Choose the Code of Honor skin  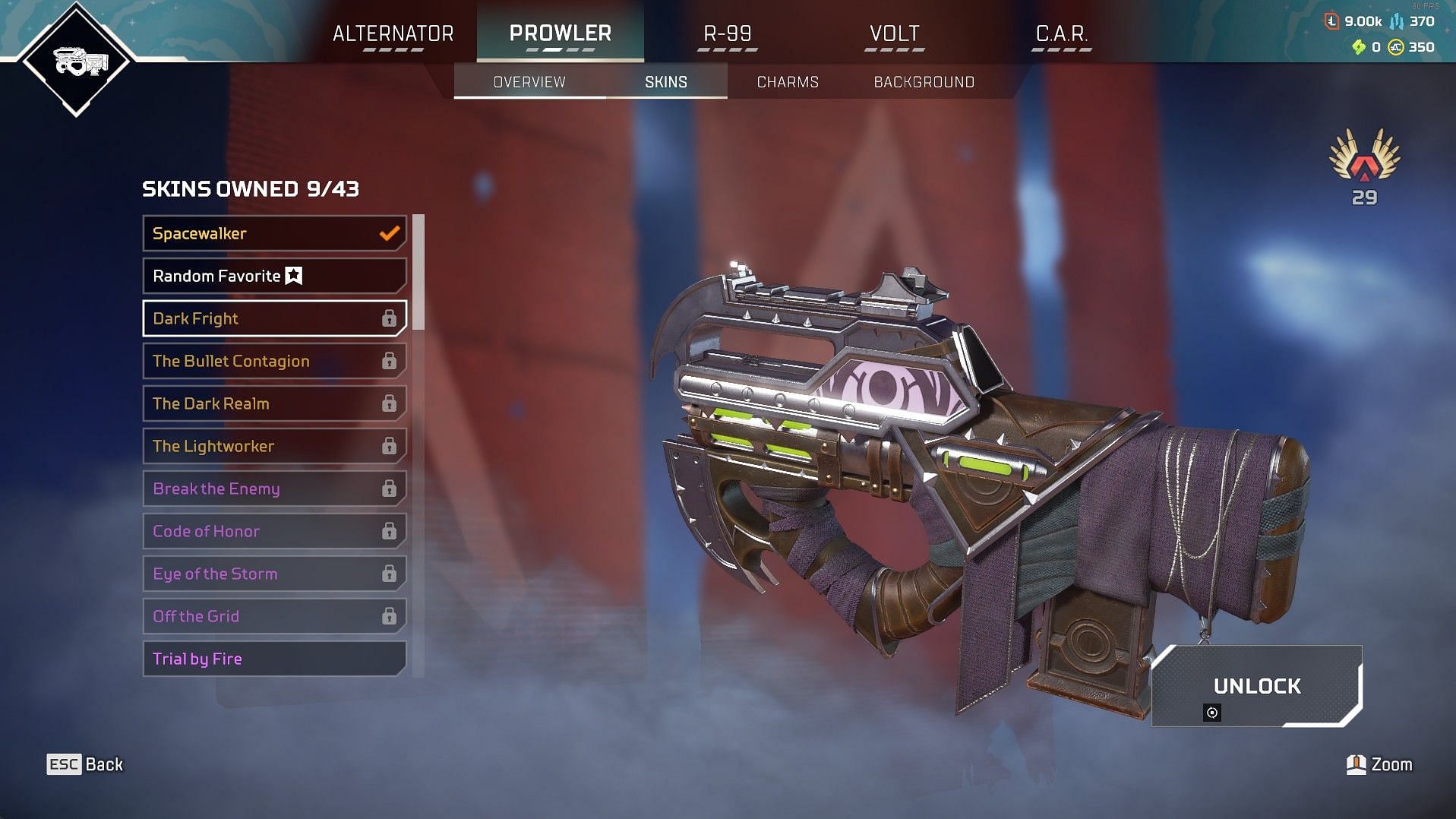pyautogui.click(x=274, y=531)
